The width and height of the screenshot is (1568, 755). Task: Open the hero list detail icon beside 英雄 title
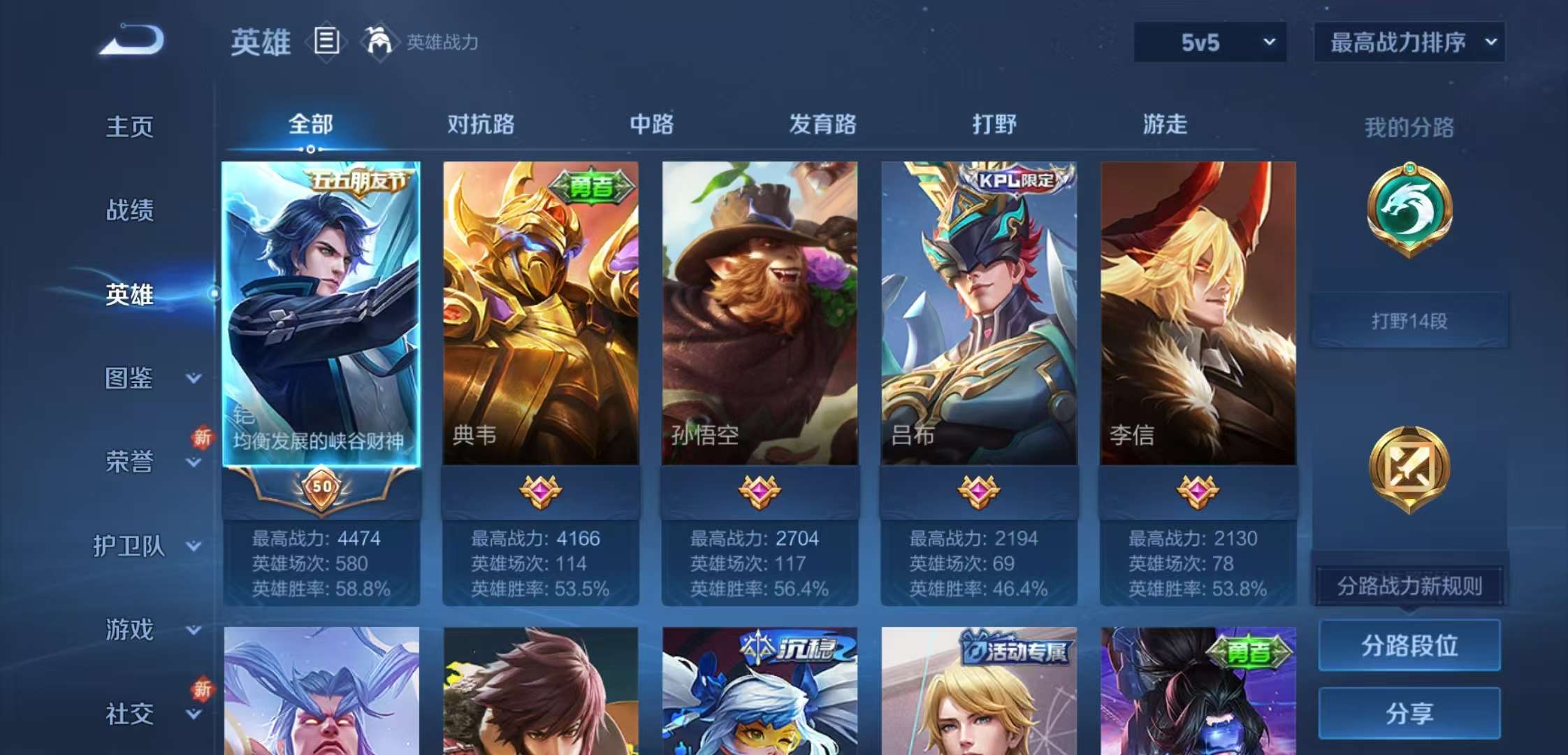326,42
